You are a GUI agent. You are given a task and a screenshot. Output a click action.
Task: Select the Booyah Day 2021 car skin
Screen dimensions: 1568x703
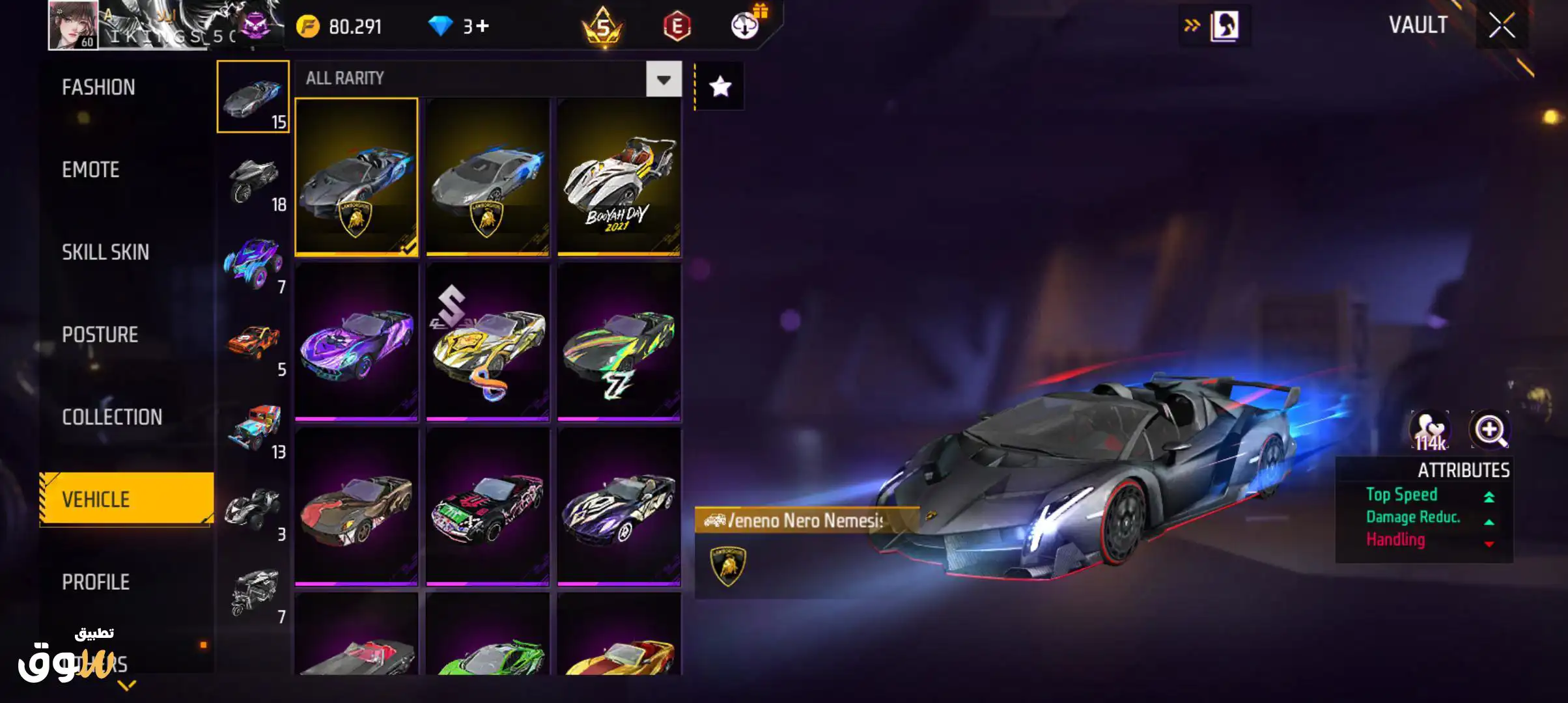coord(619,177)
